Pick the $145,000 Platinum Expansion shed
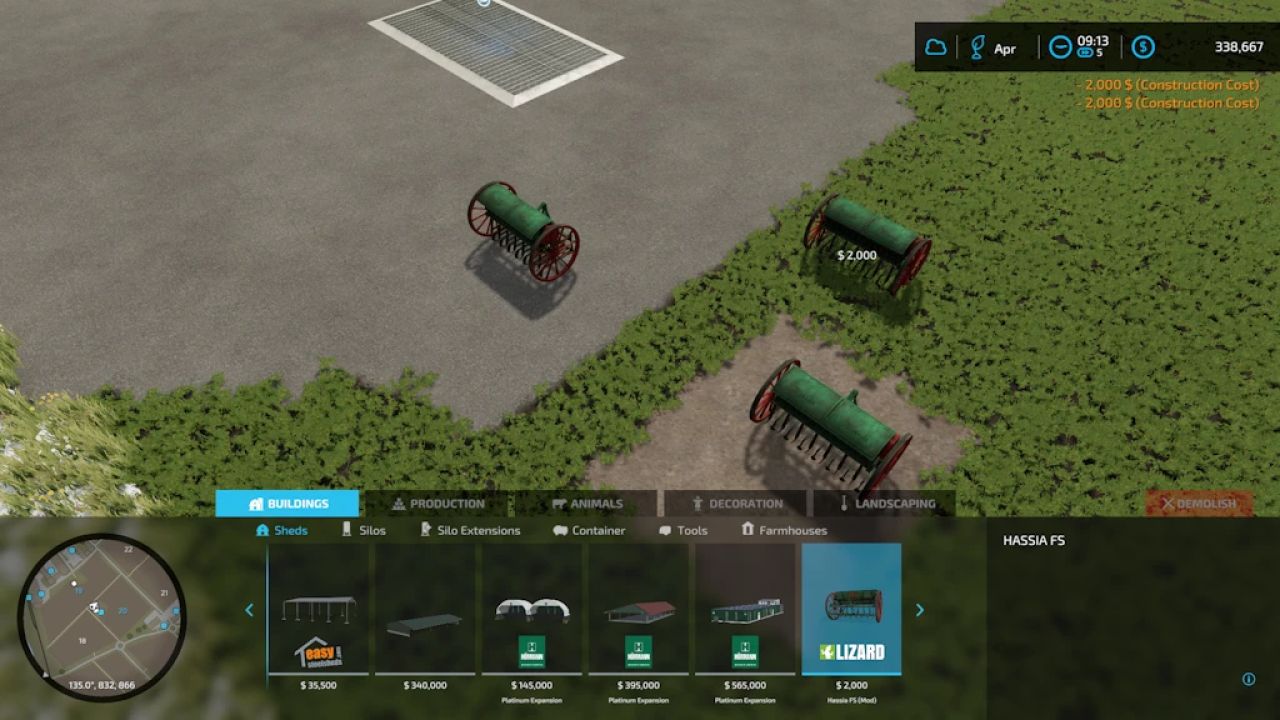Screen dimensions: 1280x720 pyautogui.click(x=532, y=610)
